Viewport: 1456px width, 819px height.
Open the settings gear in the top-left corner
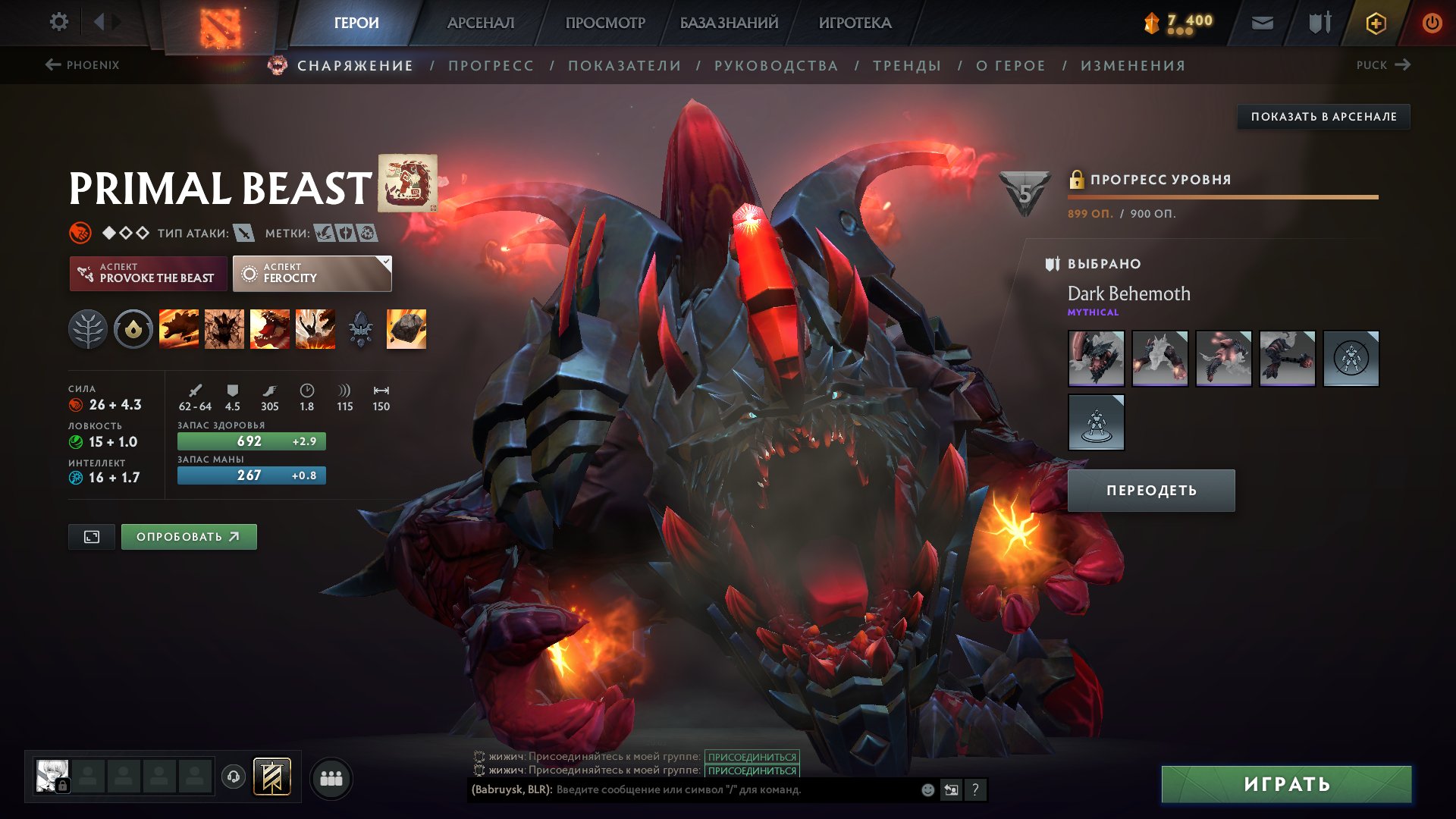(x=58, y=22)
